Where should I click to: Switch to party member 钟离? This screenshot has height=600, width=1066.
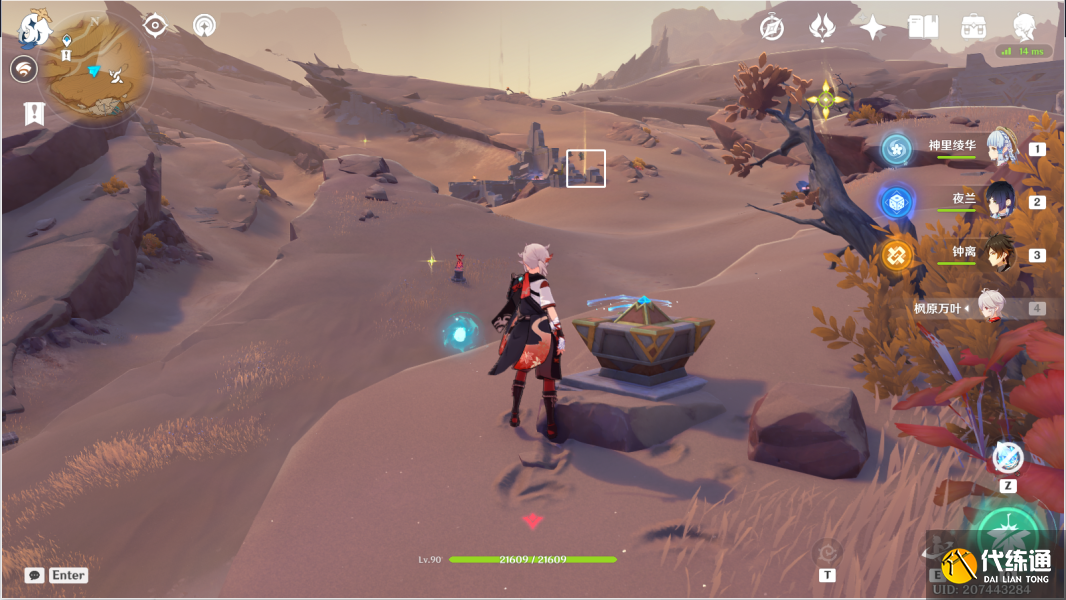click(x=1000, y=254)
